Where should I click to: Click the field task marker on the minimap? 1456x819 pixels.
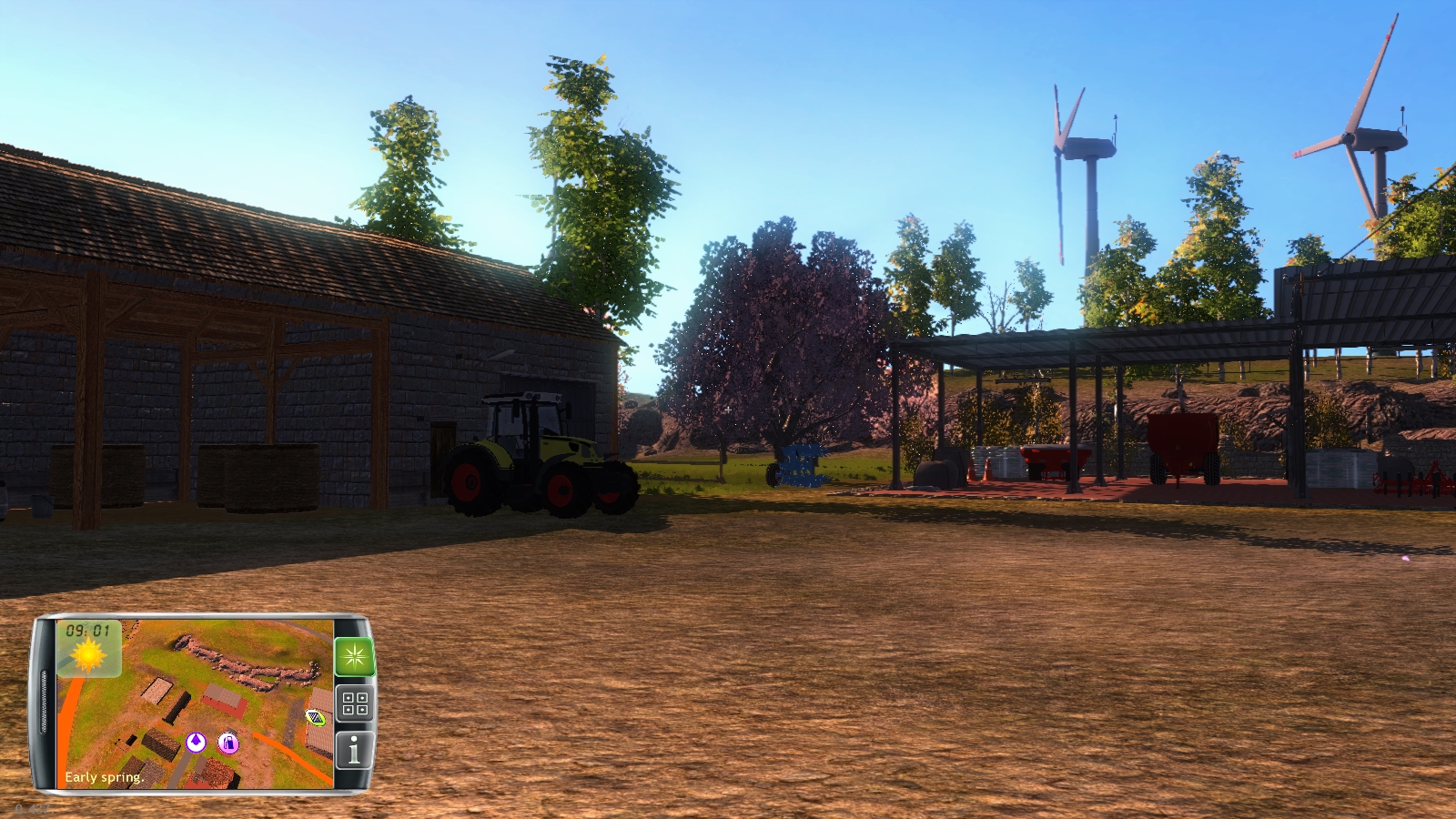[x=315, y=718]
